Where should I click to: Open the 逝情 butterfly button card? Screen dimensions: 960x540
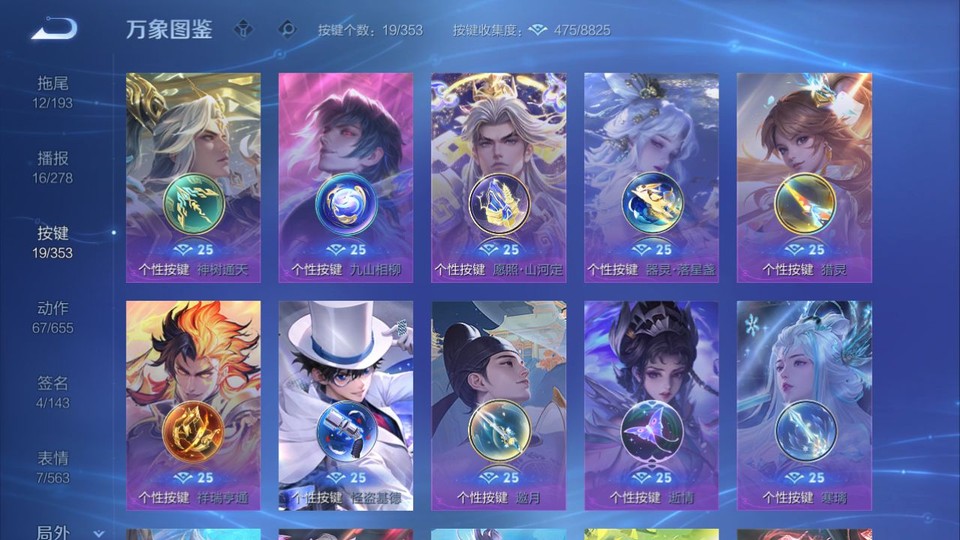[x=651, y=405]
